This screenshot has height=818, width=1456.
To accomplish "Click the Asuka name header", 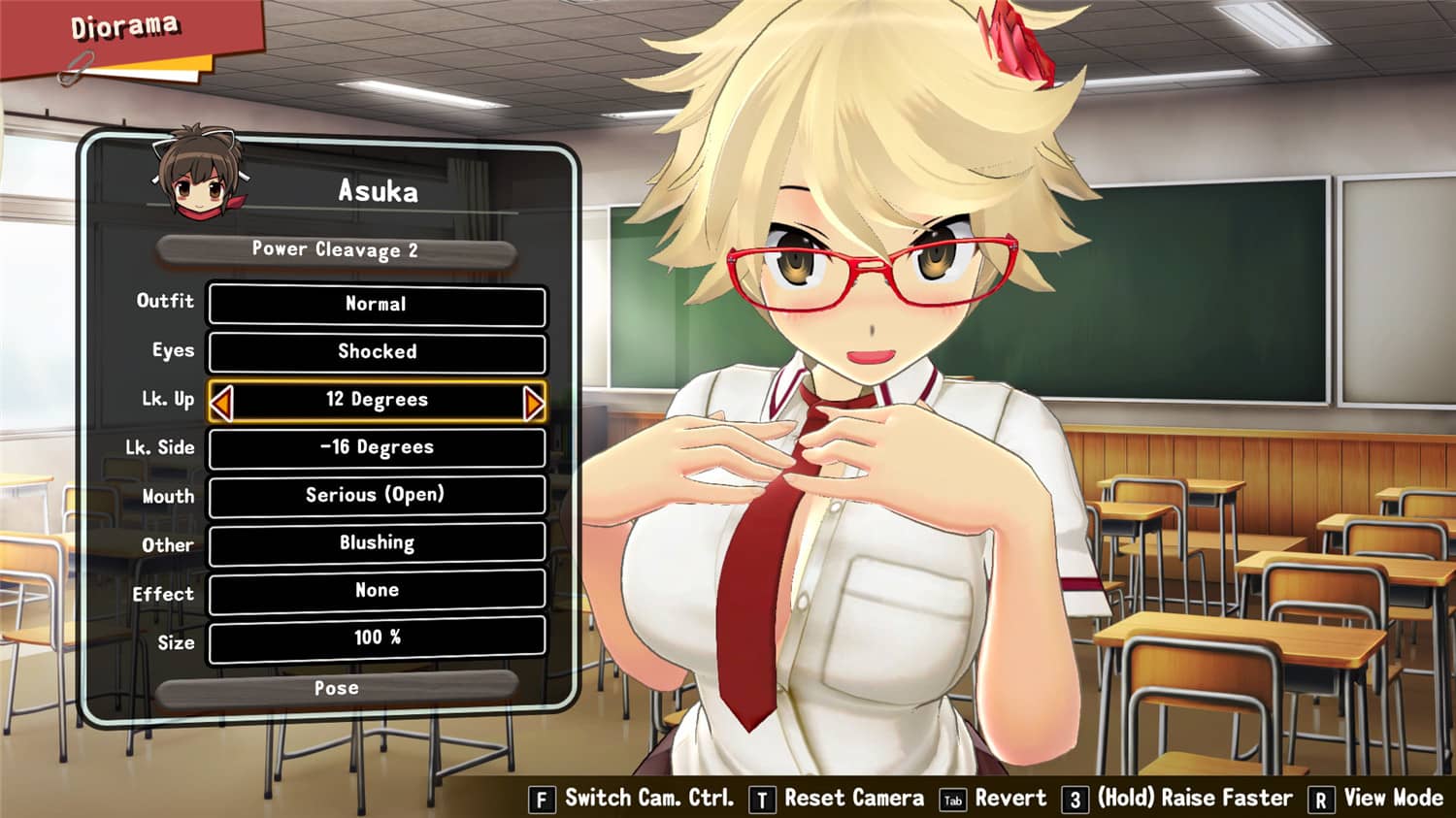I will (377, 191).
